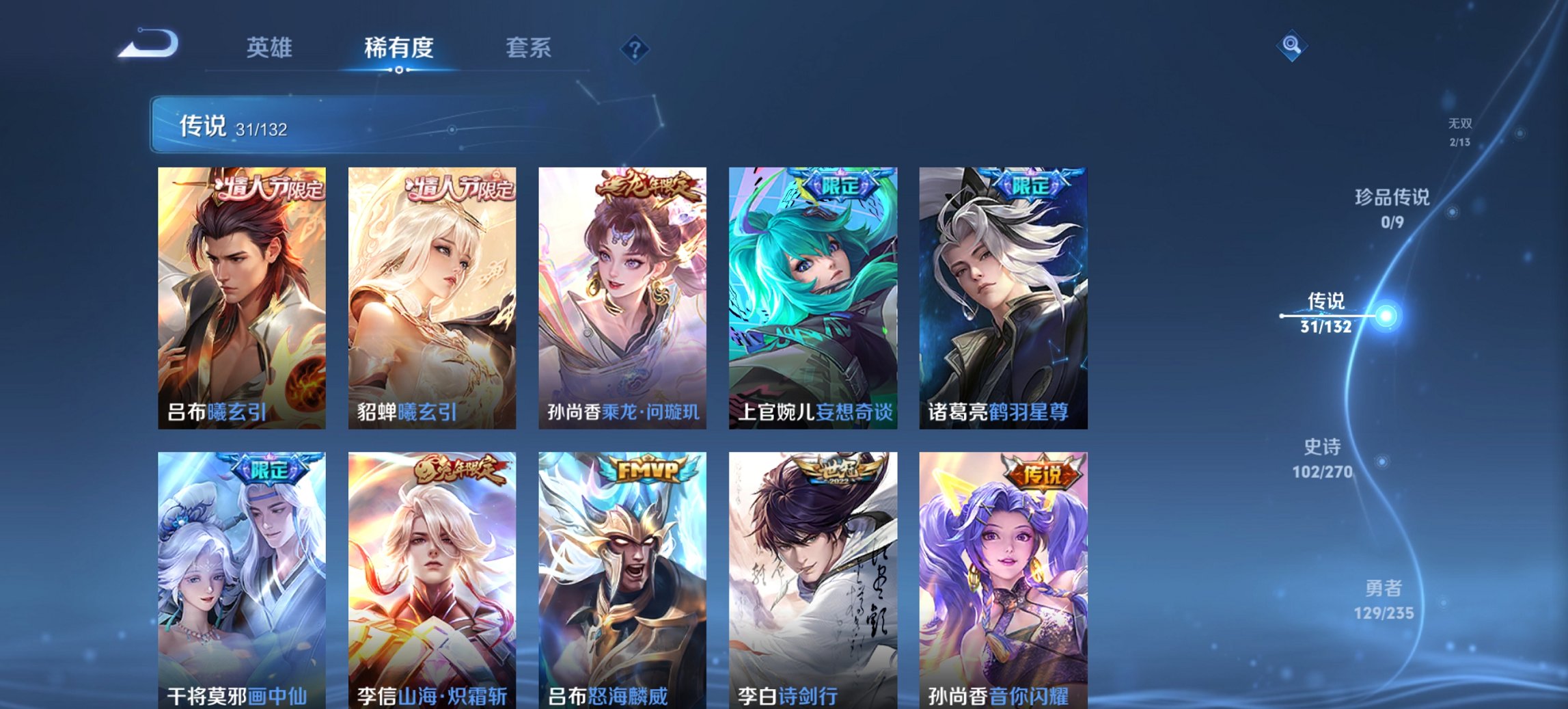Select the 稀有度 tab
The image size is (1568, 709).
pos(397,48)
